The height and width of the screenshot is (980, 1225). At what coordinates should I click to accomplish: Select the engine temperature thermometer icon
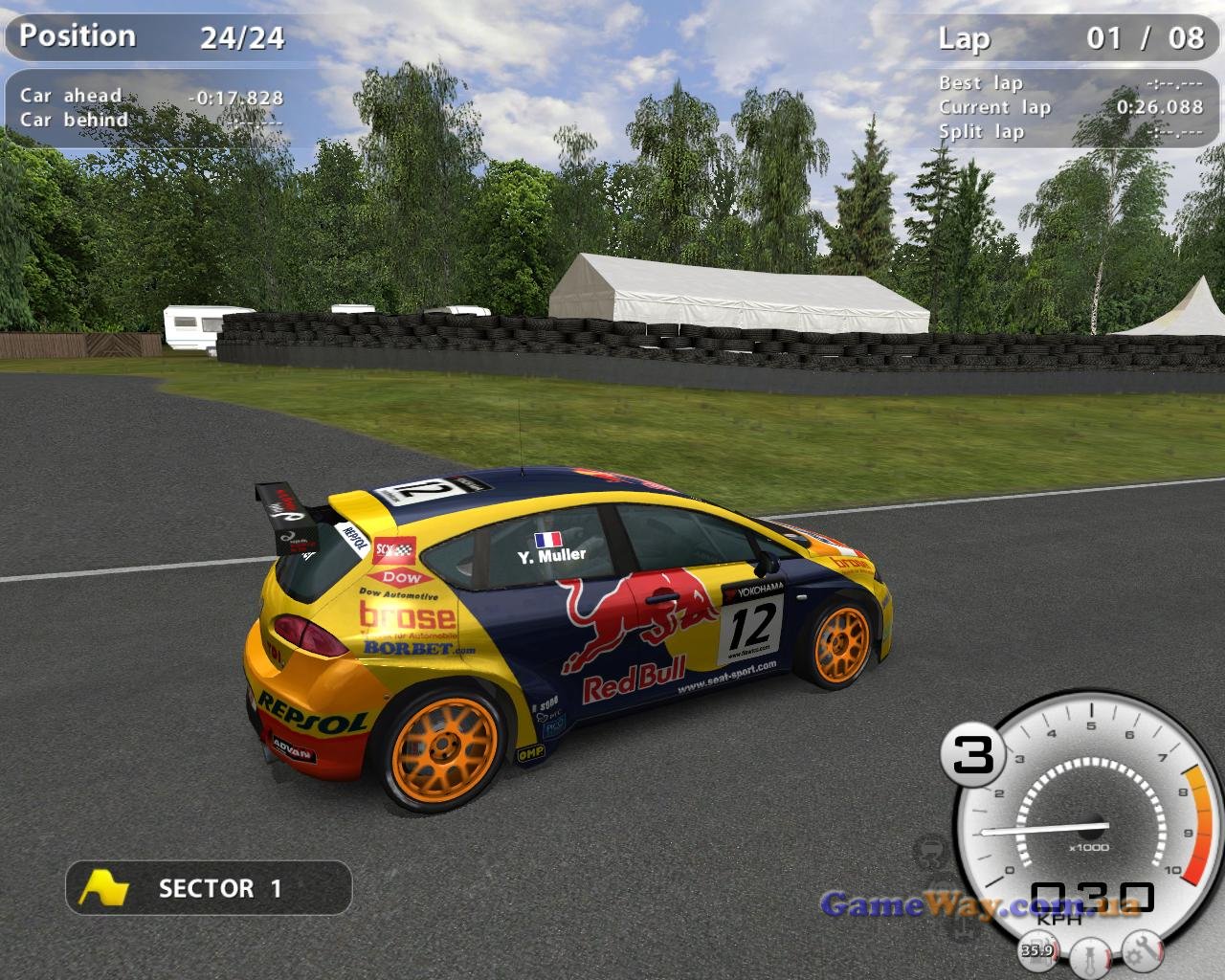1090,956
